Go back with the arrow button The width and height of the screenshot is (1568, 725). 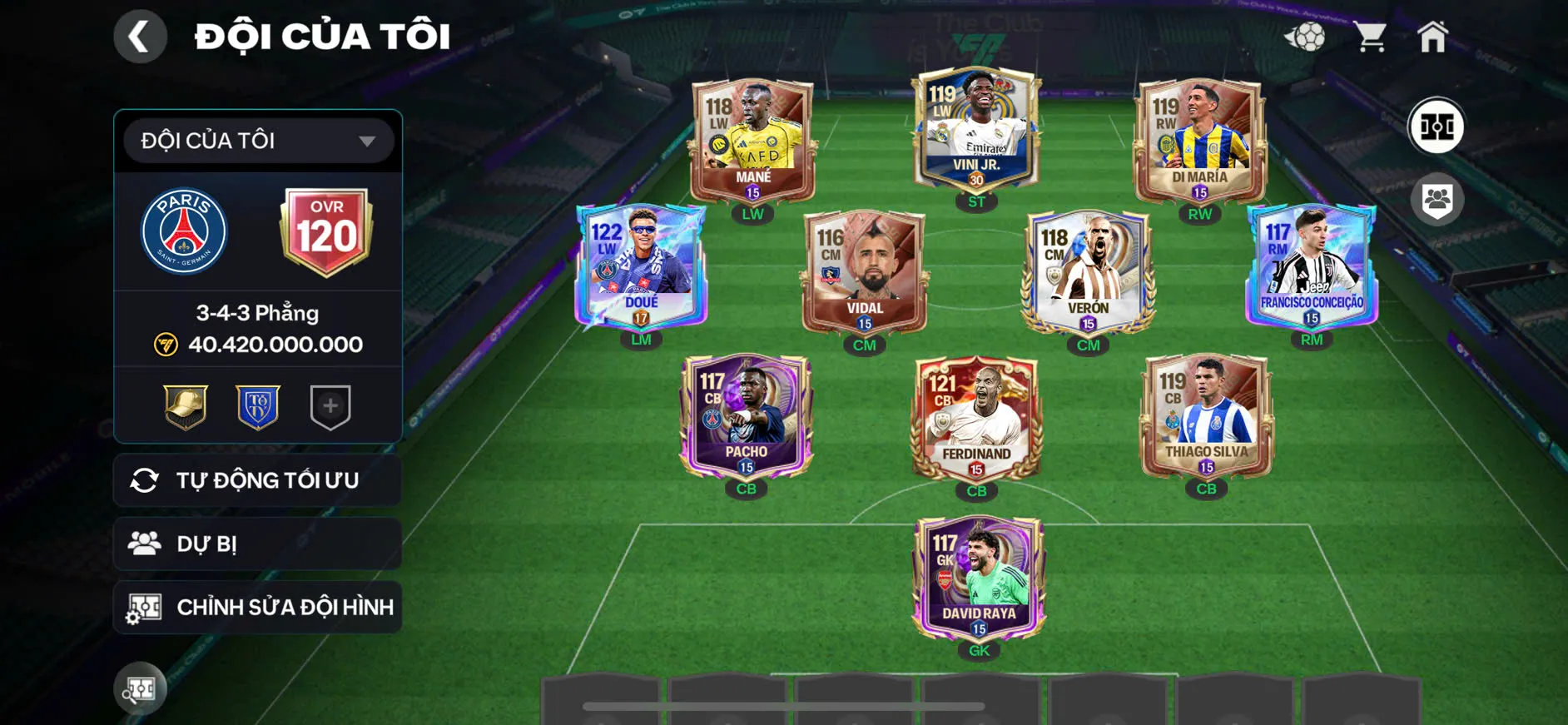click(x=140, y=36)
